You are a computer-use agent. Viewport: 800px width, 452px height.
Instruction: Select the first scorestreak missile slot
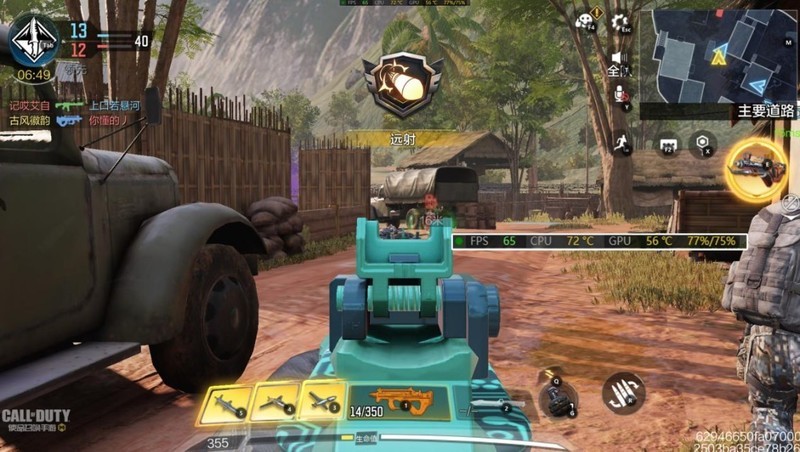point(223,402)
